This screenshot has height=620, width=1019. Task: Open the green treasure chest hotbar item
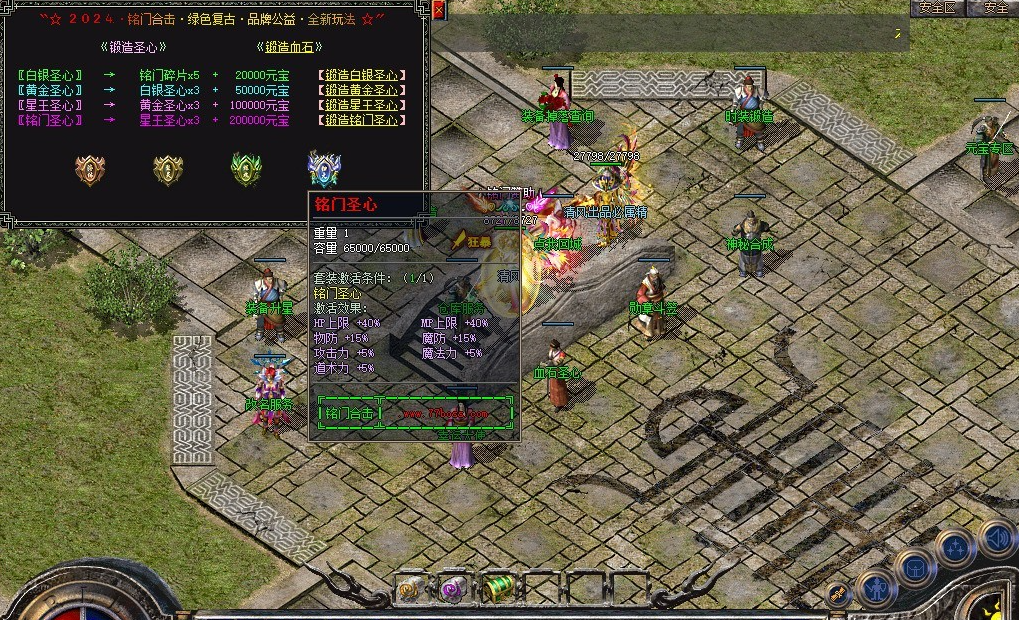[x=496, y=588]
